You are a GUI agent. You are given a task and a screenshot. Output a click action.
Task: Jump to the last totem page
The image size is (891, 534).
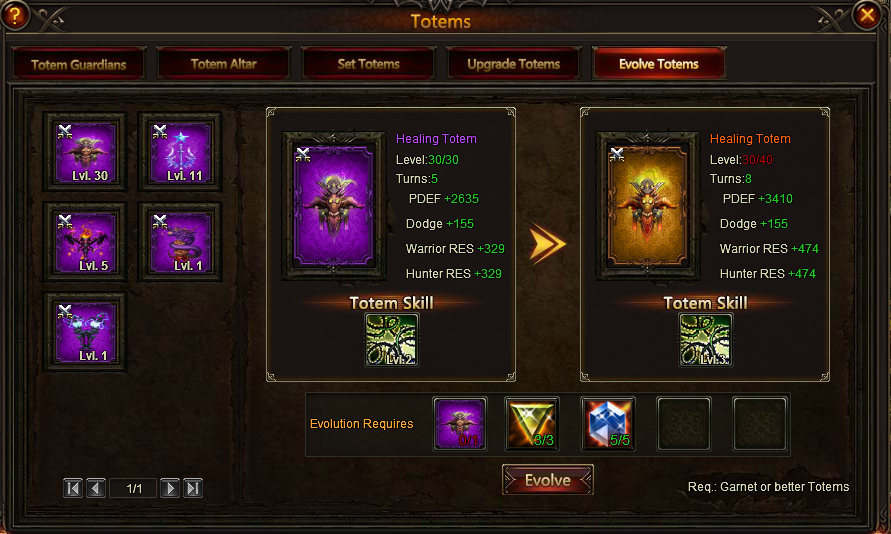[194, 488]
